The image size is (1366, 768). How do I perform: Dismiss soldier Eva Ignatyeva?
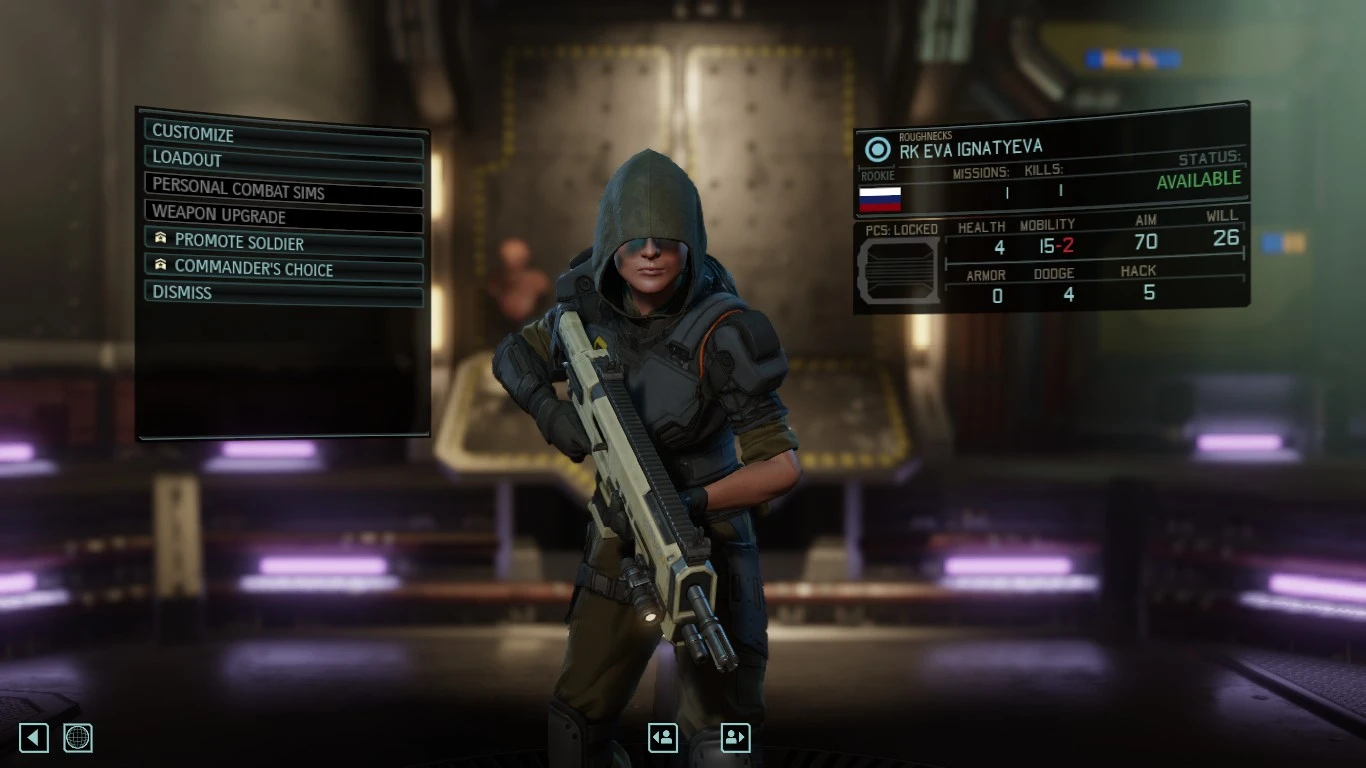click(x=181, y=292)
